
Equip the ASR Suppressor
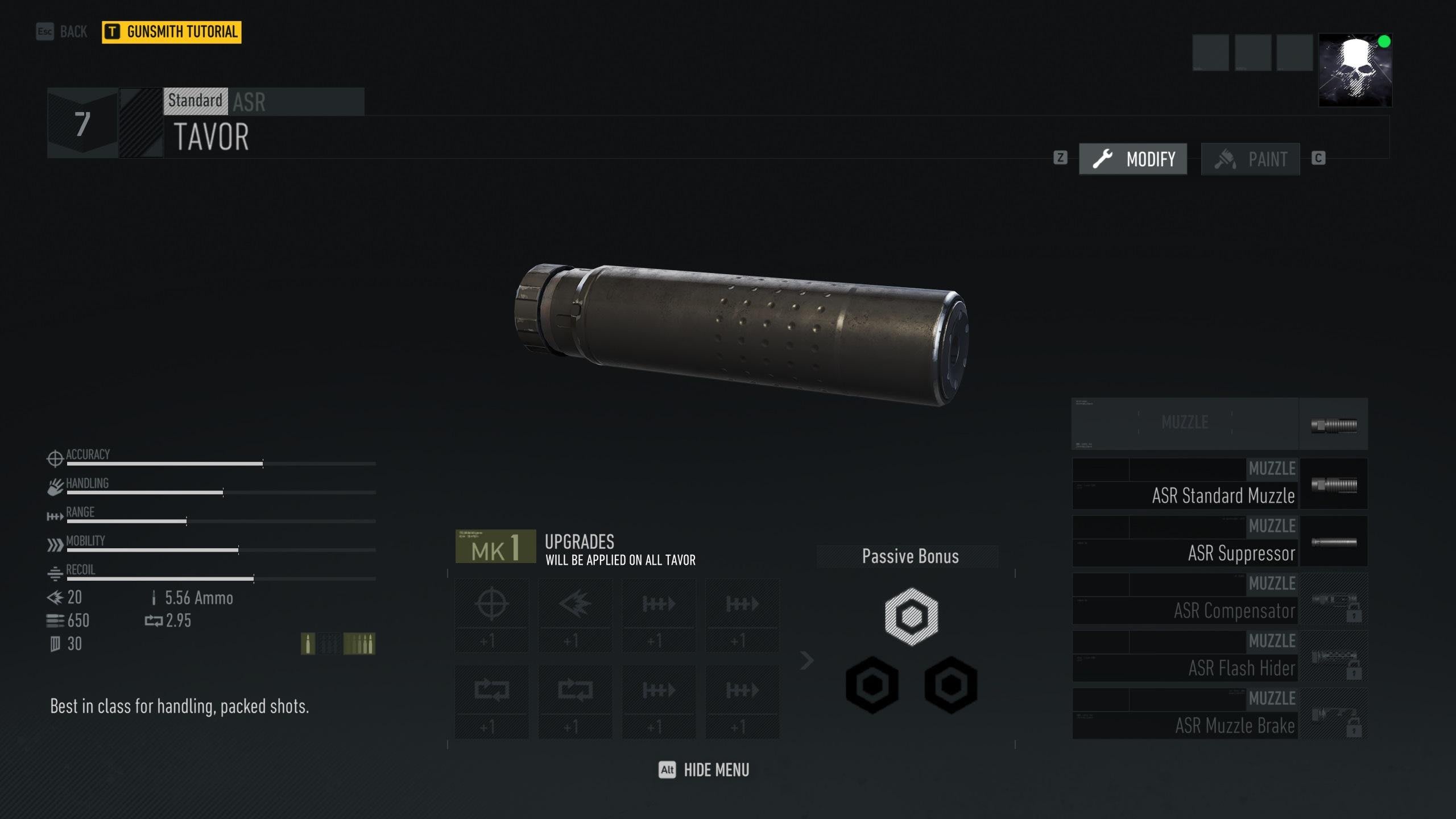[x=1219, y=541]
